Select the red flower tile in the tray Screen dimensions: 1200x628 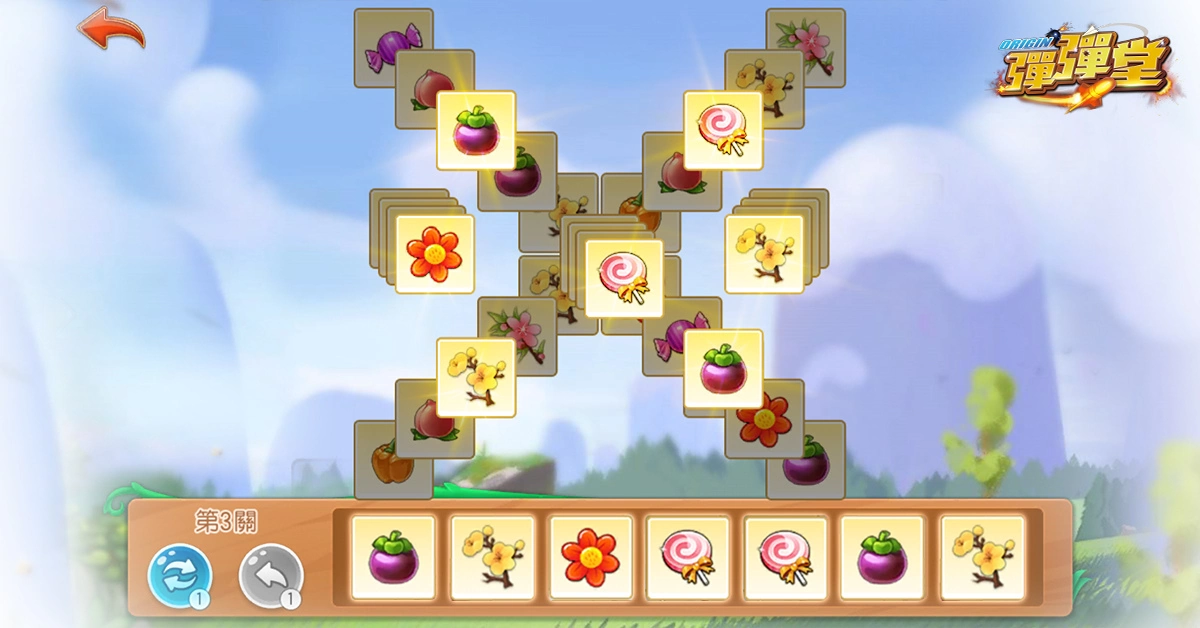click(x=591, y=557)
